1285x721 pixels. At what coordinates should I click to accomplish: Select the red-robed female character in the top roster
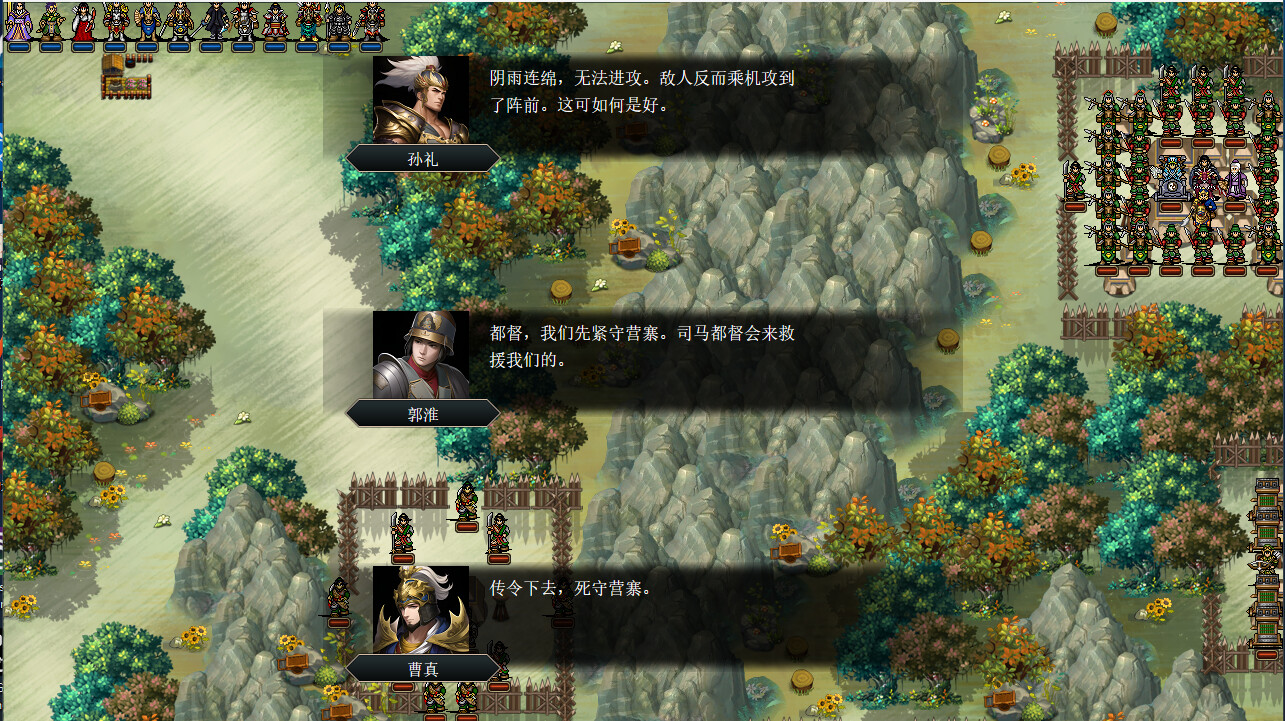pyautogui.click(x=81, y=22)
